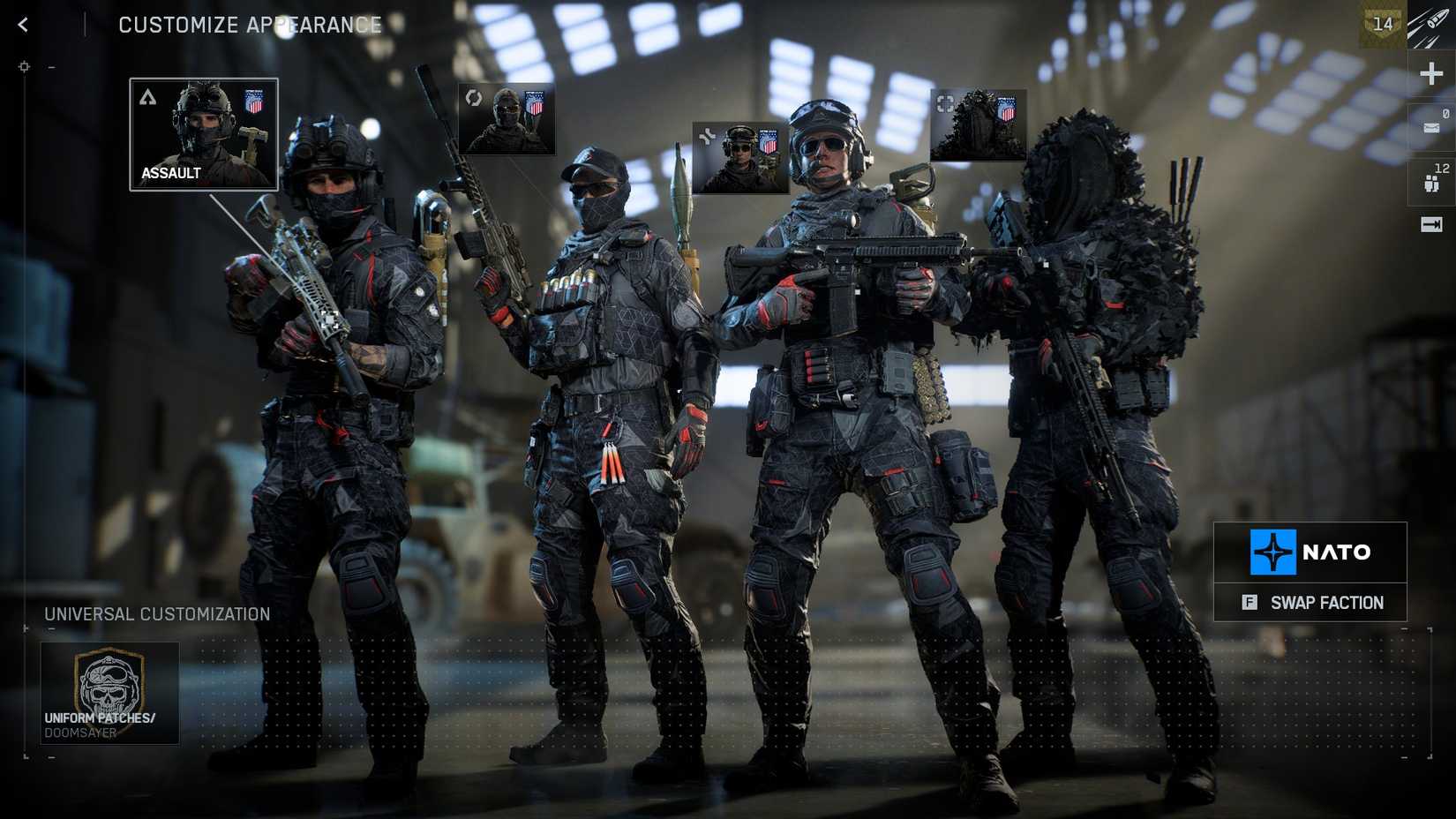This screenshot has width=1456, height=819.
Task: Click the Recon brackets symbol on its portrait
Action: [946, 103]
